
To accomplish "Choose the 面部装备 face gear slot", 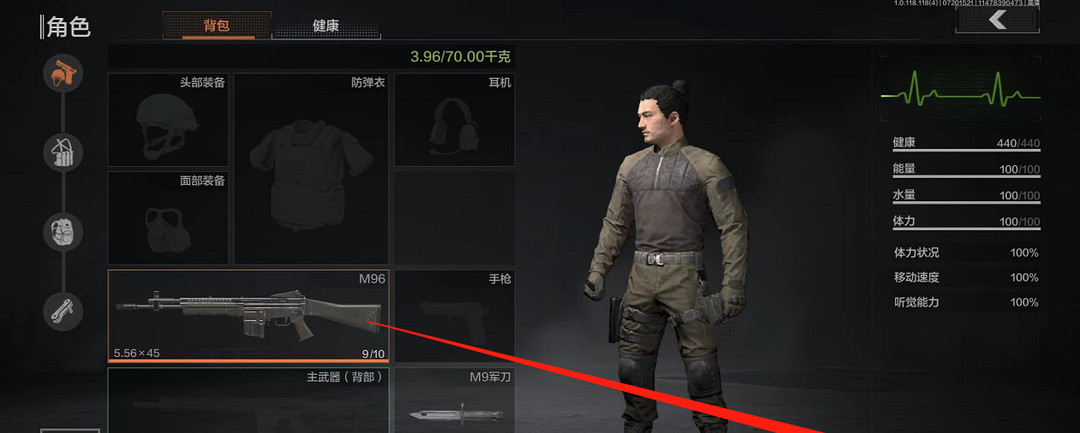I will [168, 217].
